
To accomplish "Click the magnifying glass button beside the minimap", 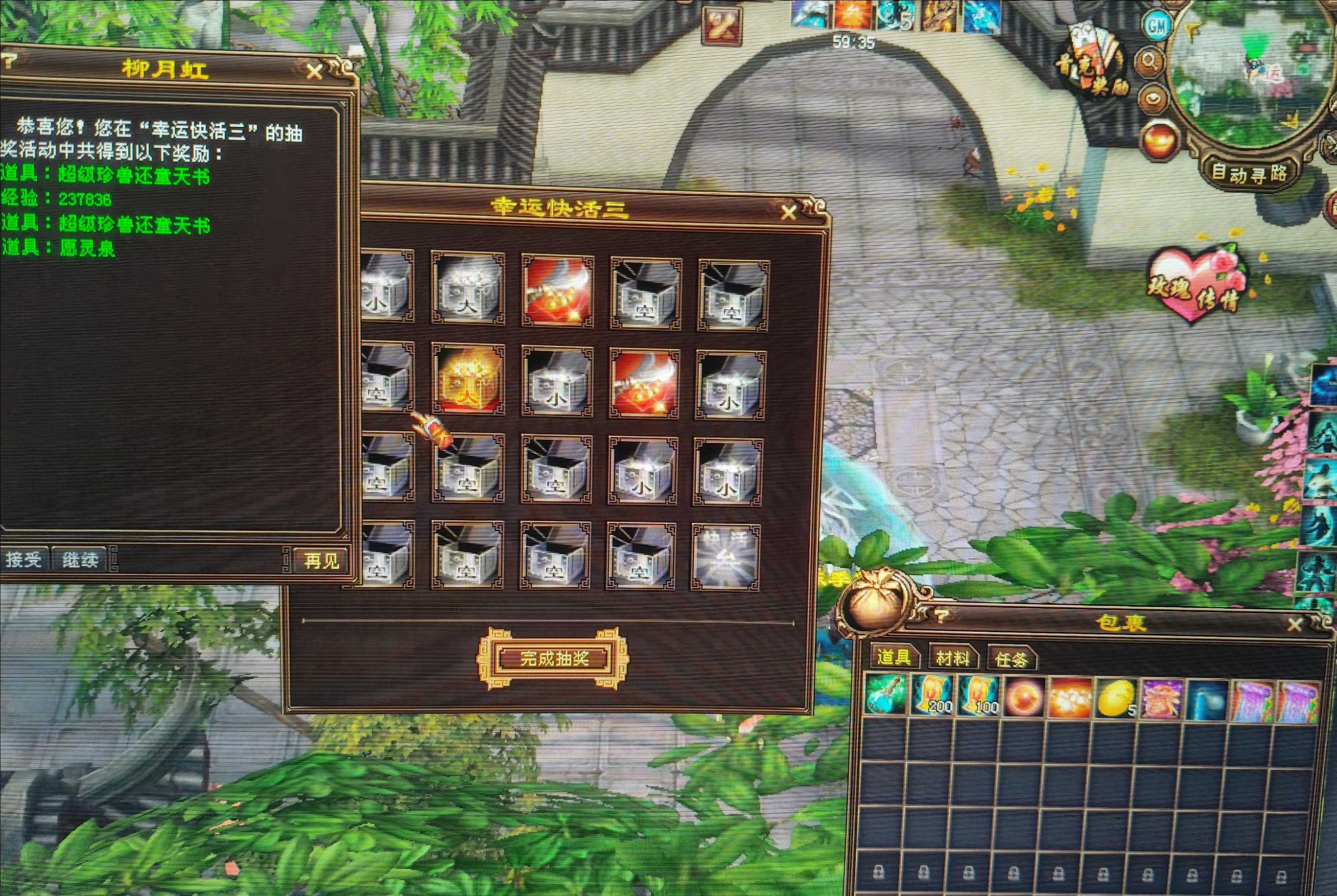I will tap(1150, 61).
